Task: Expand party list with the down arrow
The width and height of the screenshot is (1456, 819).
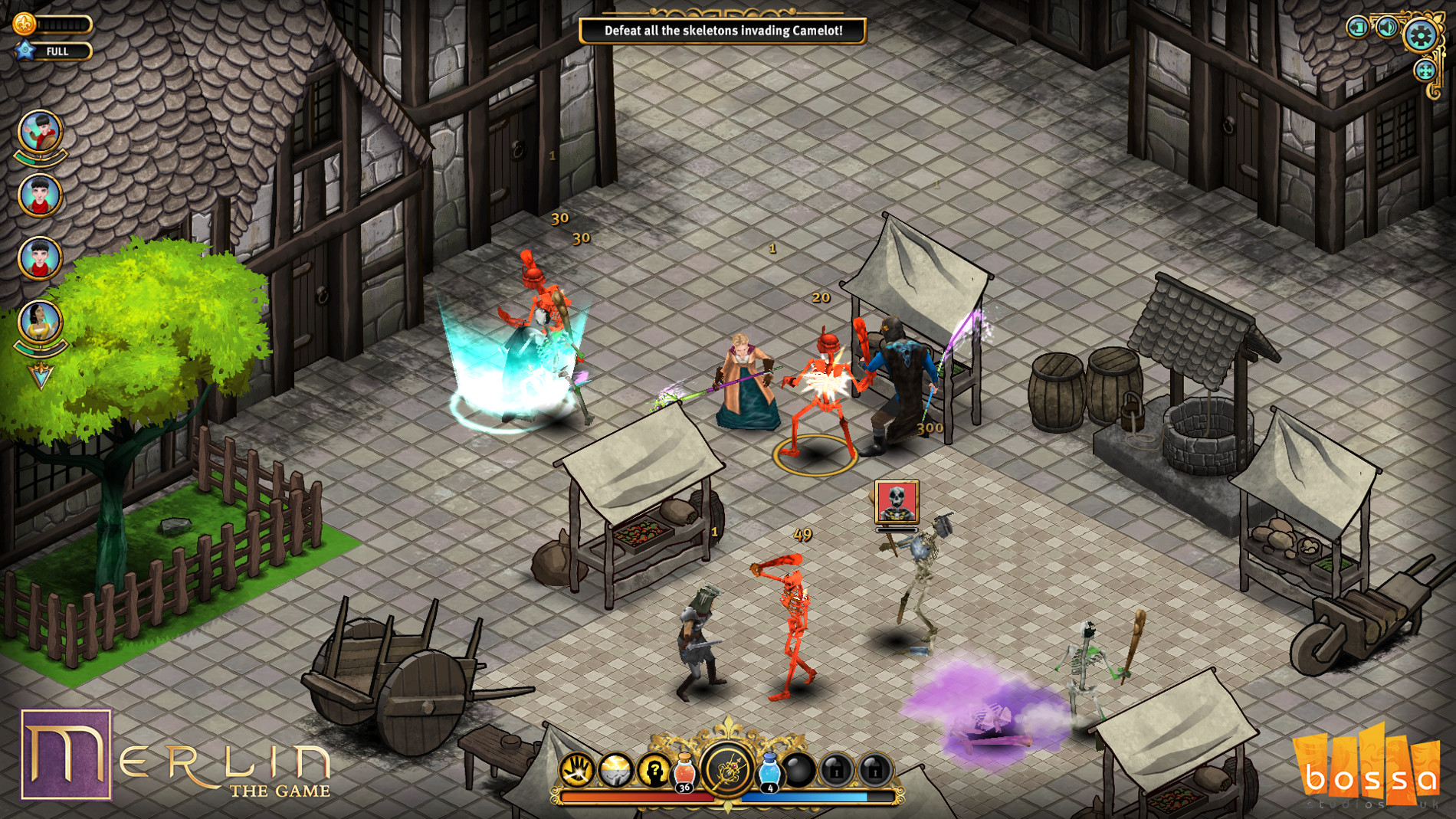Action: 41,375
